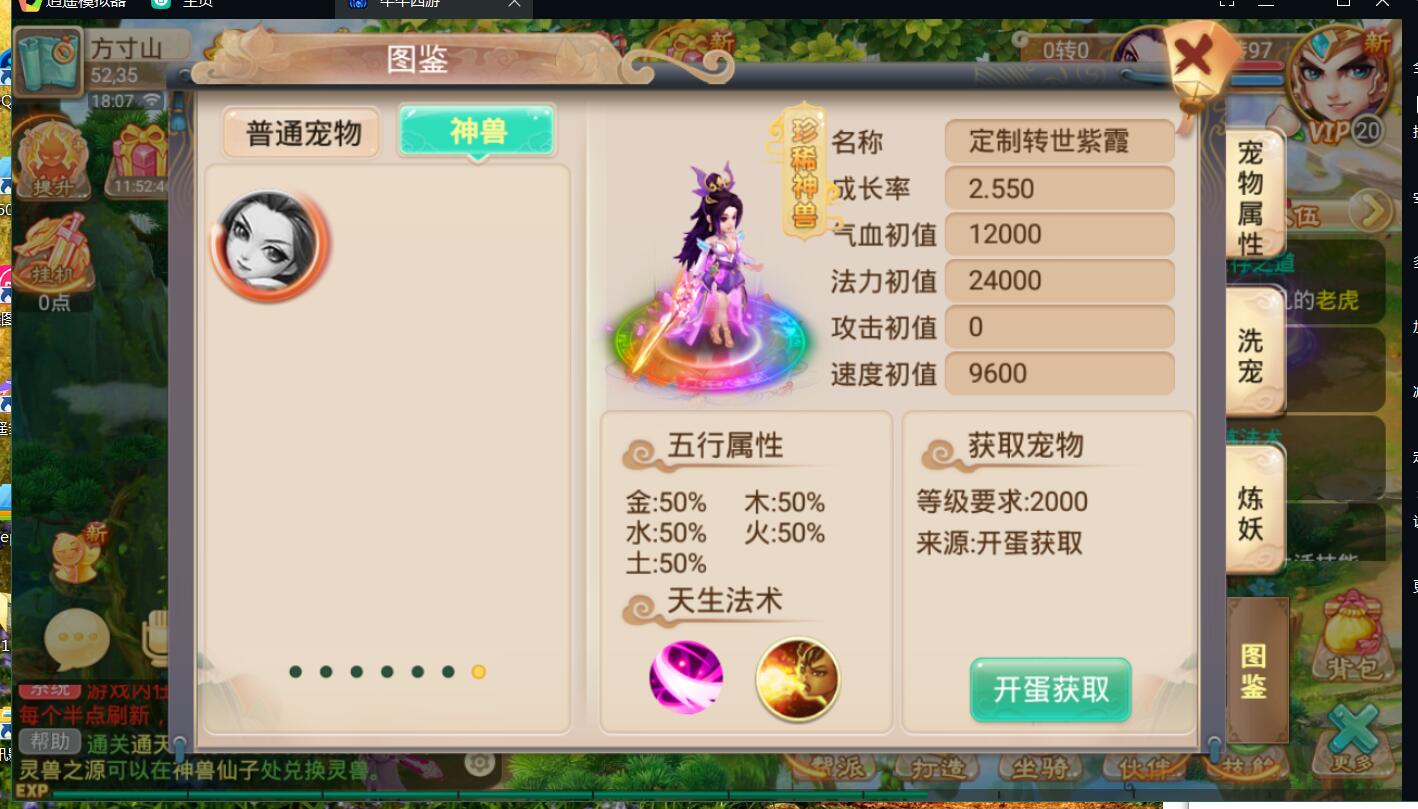Open the 提升 flame upgrade icon
1418x809 pixels.
(52, 158)
